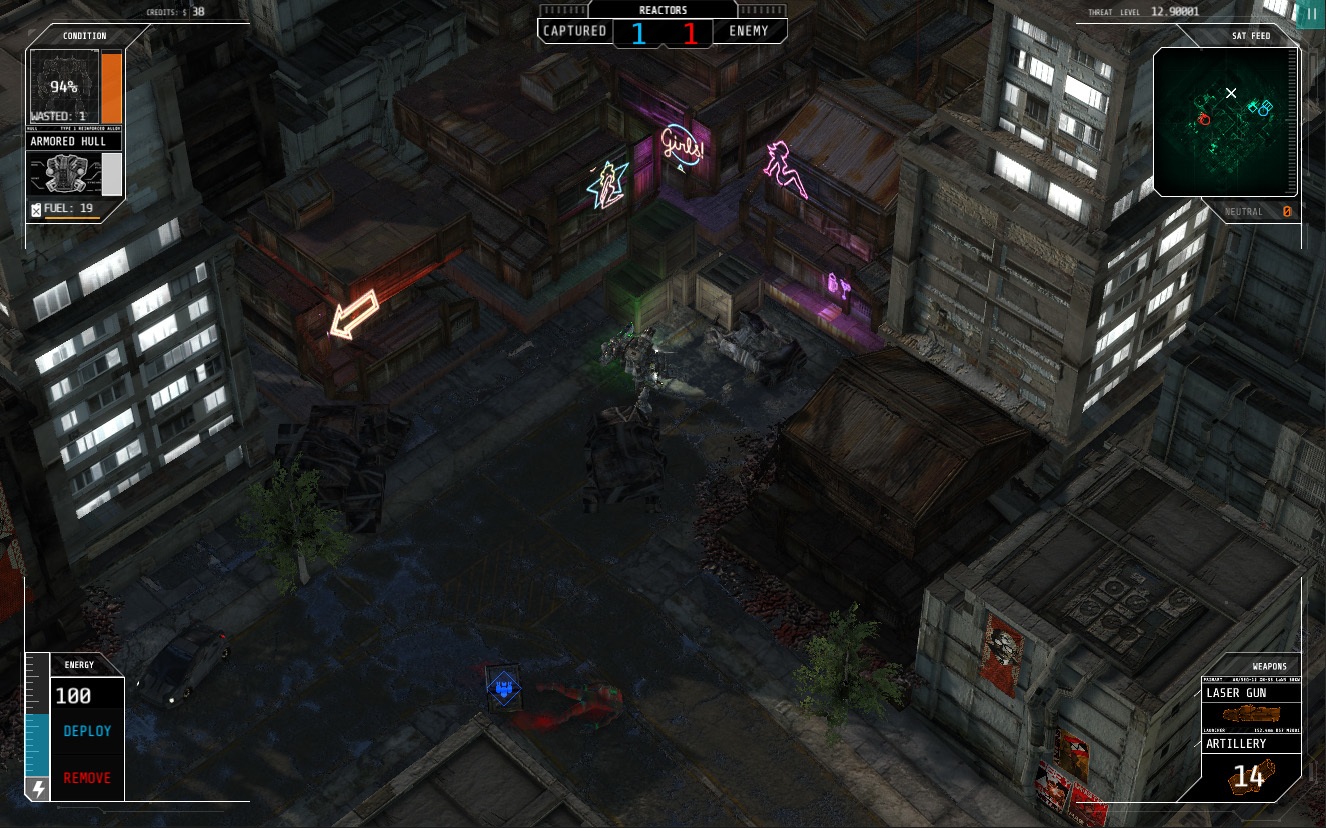The width and height of the screenshot is (1326, 828).
Task: Click the CONDITION panel header
Action: point(82,36)
